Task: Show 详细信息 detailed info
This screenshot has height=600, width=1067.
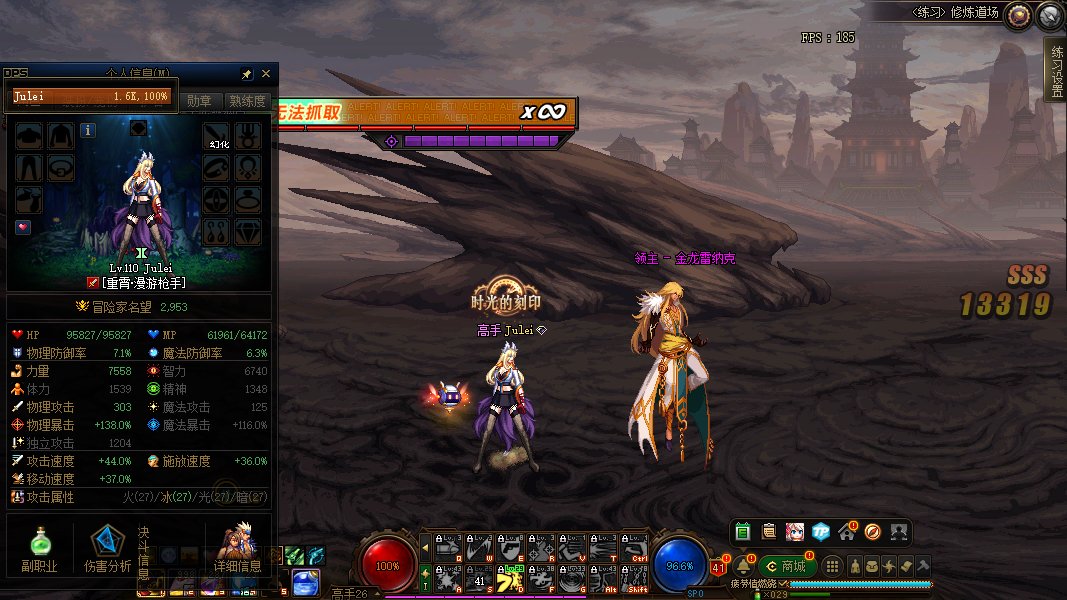Action: 237,548
